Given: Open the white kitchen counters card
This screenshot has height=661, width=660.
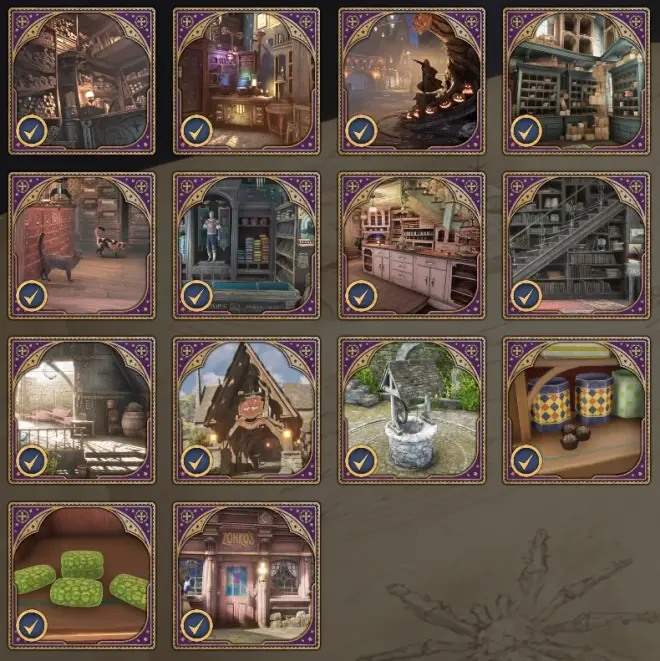Looking at the screenshot, I should tap(411, 245).
